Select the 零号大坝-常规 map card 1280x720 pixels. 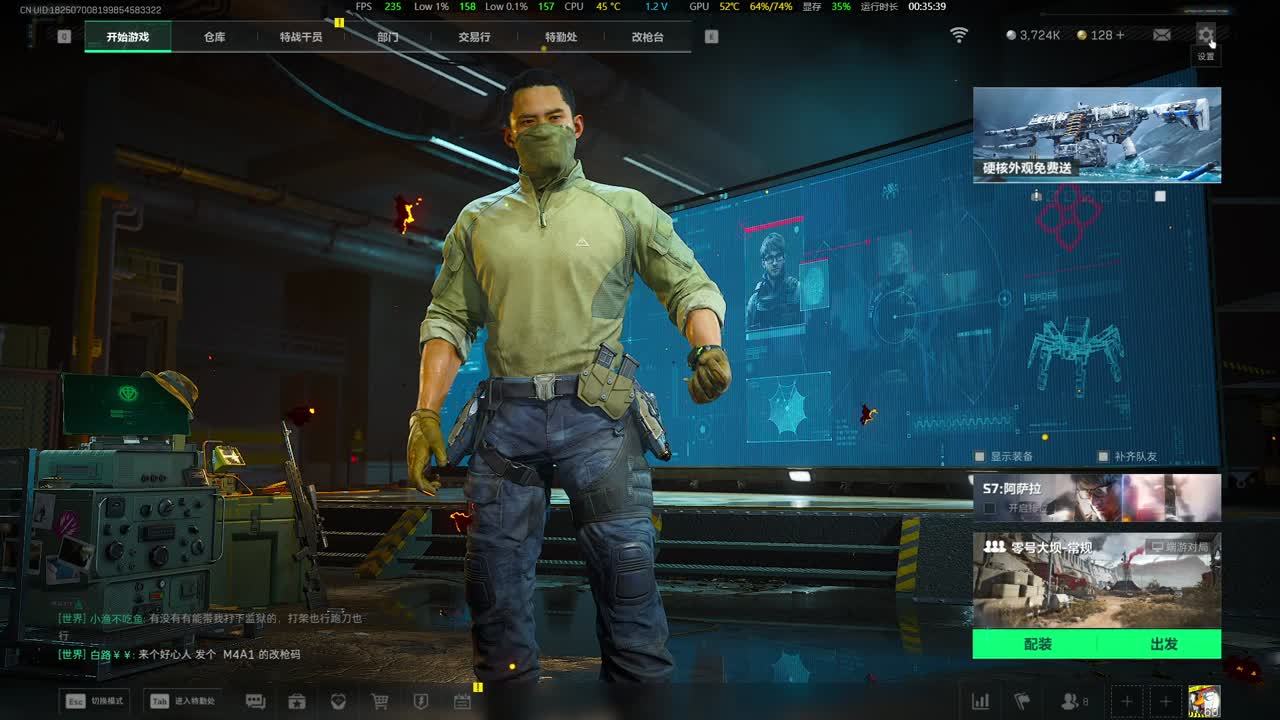click(1097, 580)
